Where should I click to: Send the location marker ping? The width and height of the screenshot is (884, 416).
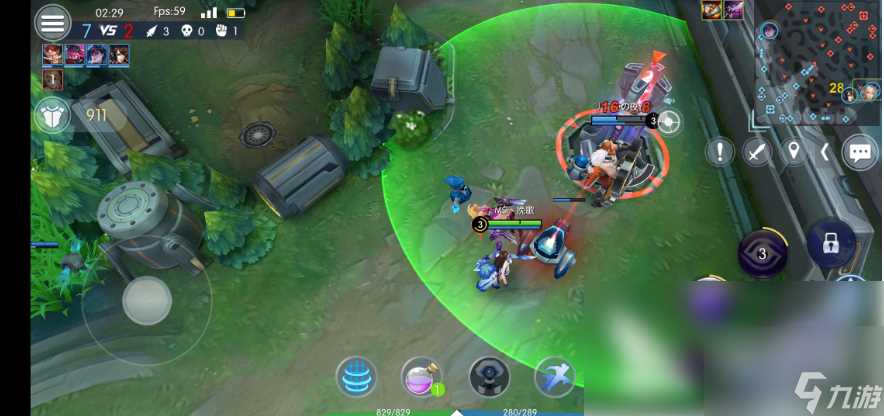coord(794,152)
